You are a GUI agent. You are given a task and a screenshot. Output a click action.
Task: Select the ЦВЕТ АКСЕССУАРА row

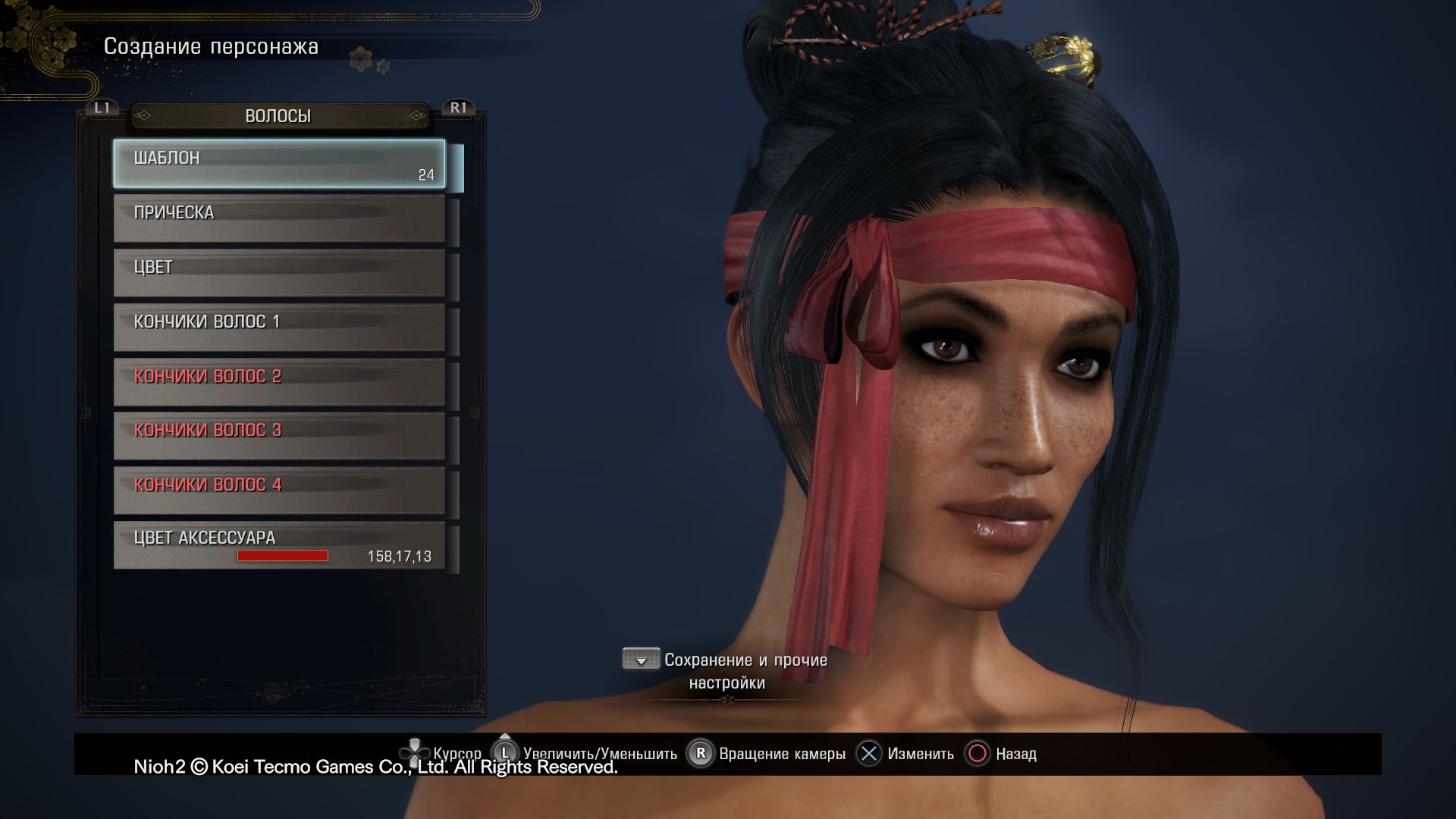279,544
